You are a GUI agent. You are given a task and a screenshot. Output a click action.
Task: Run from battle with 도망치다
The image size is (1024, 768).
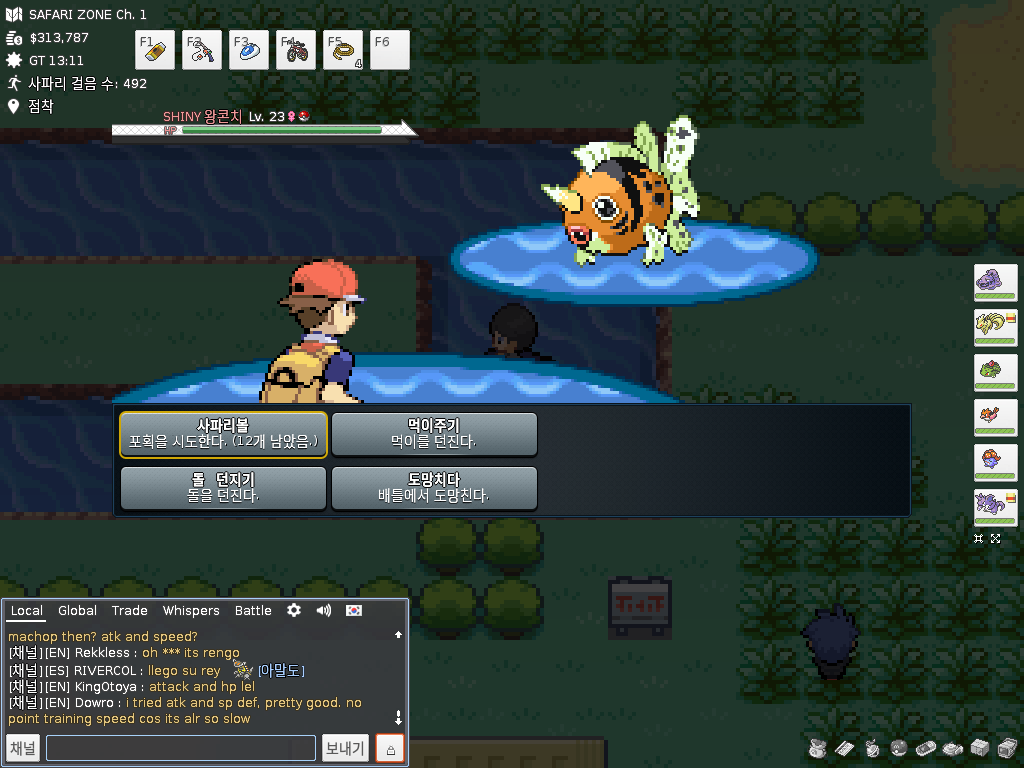tap(434, 489)
